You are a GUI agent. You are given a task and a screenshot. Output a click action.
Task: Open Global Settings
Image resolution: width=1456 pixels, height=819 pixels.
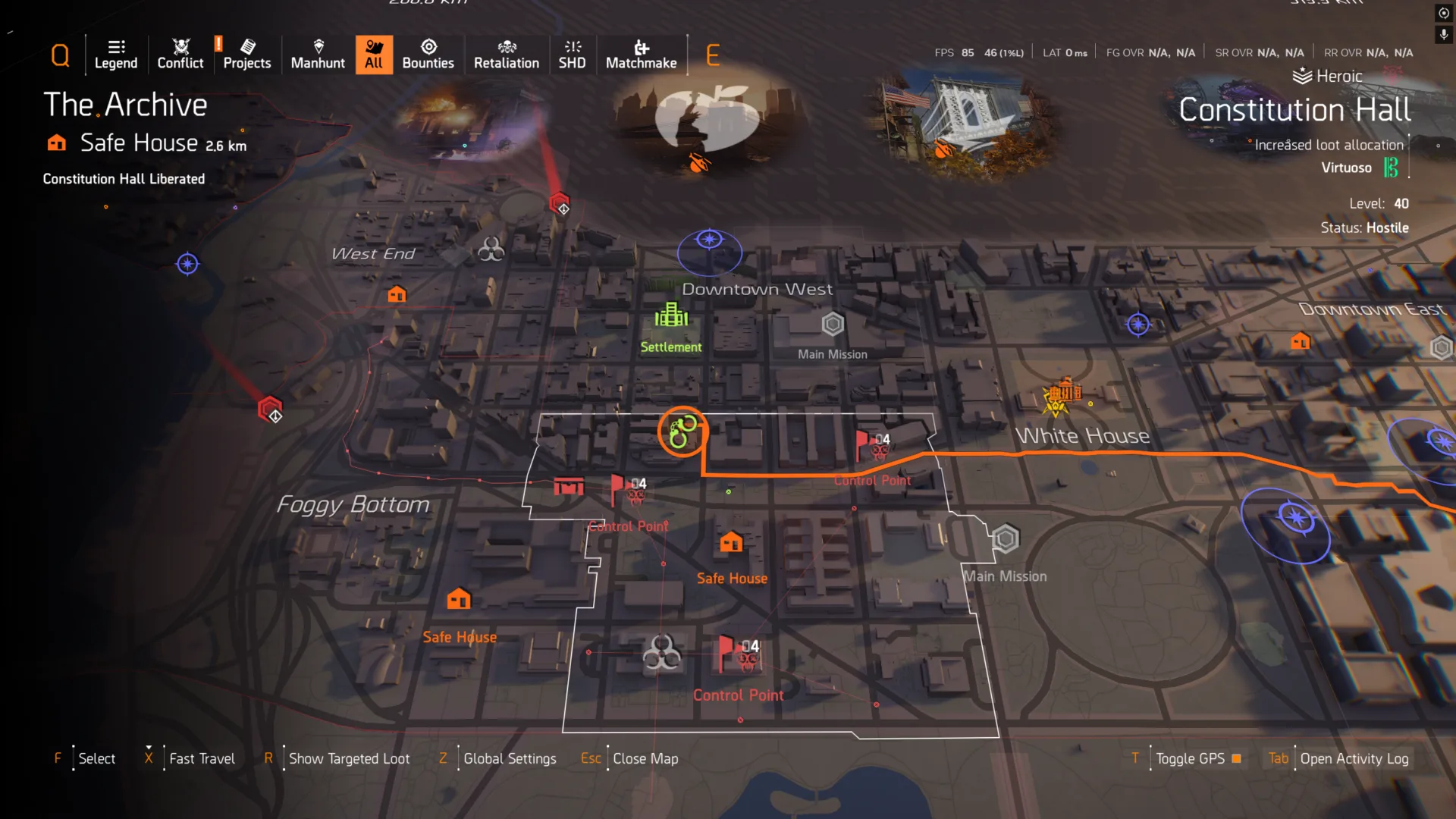click(x=509, y=758)
